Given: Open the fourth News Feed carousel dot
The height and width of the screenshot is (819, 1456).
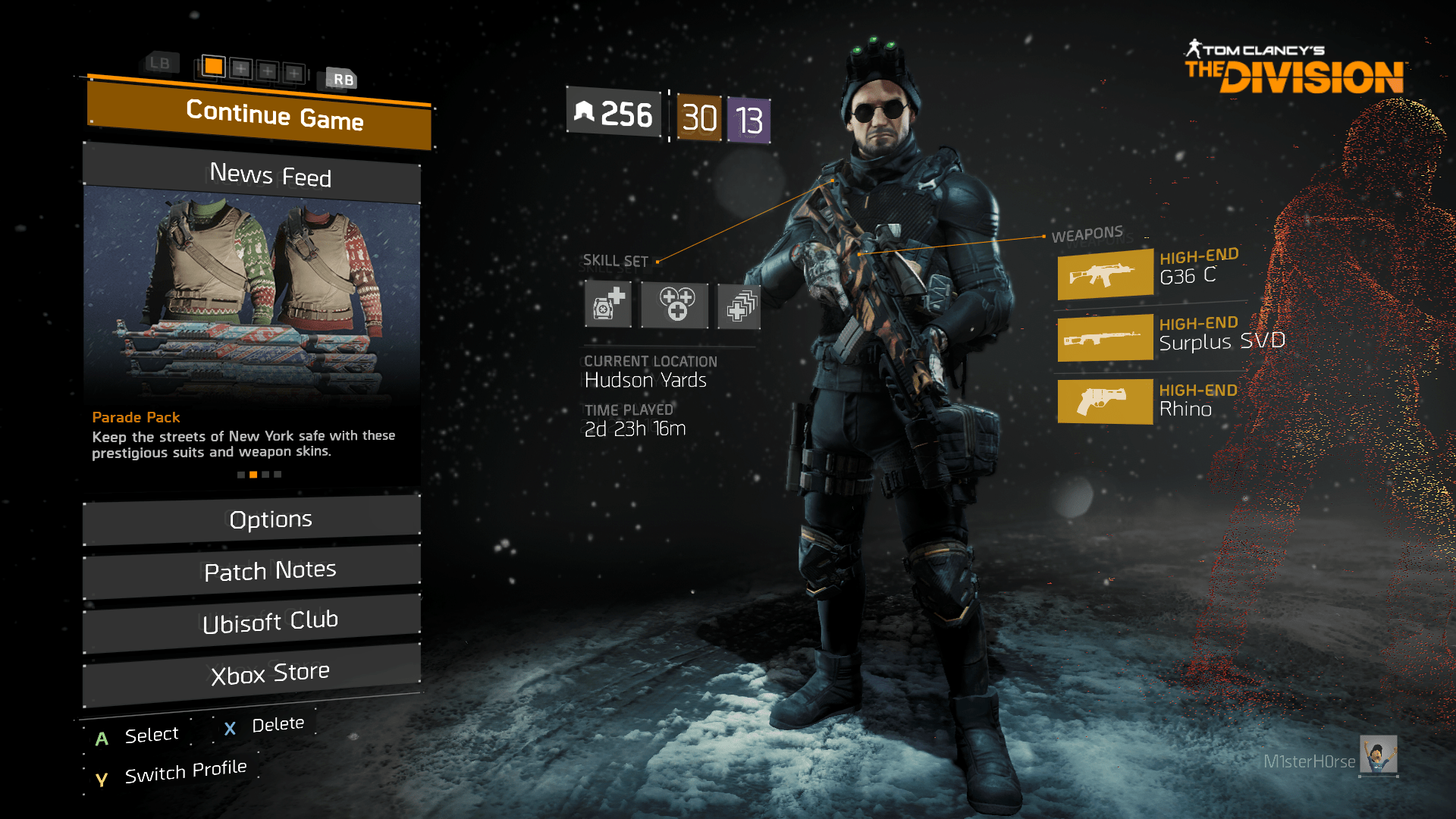Looking at the screenshot, I should 278,474.
